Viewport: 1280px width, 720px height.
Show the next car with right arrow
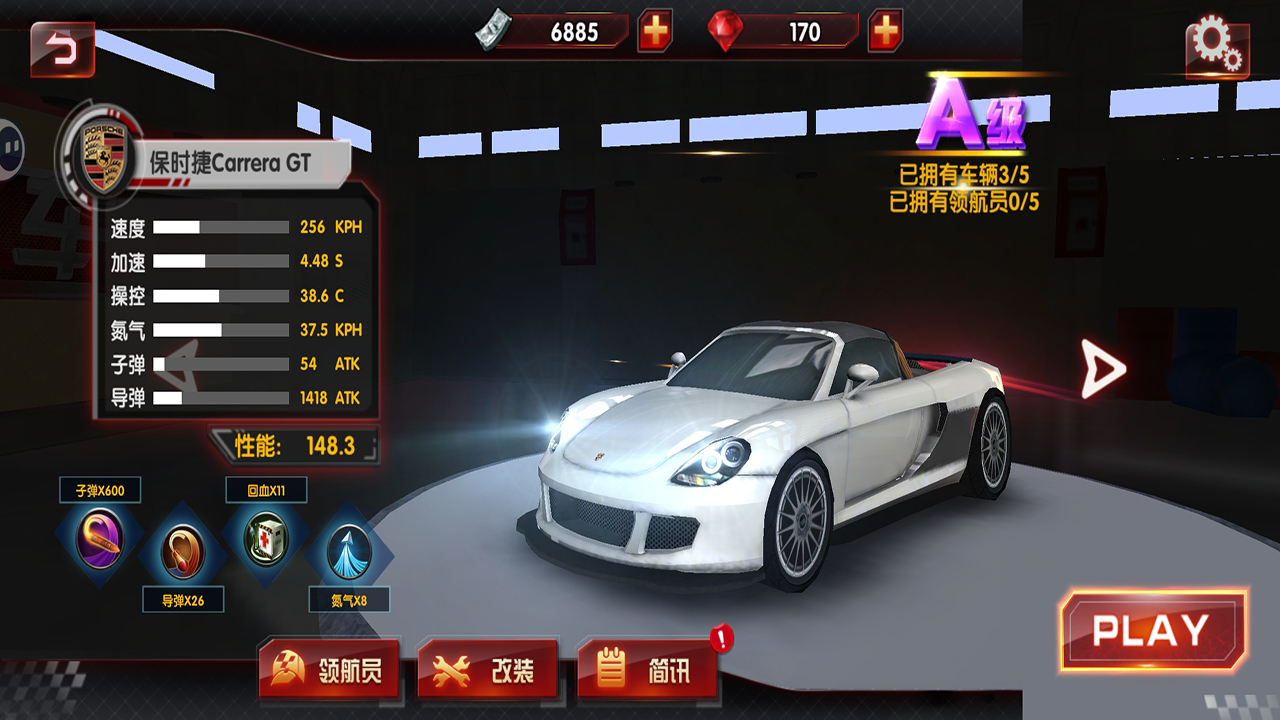(1103, 369)
